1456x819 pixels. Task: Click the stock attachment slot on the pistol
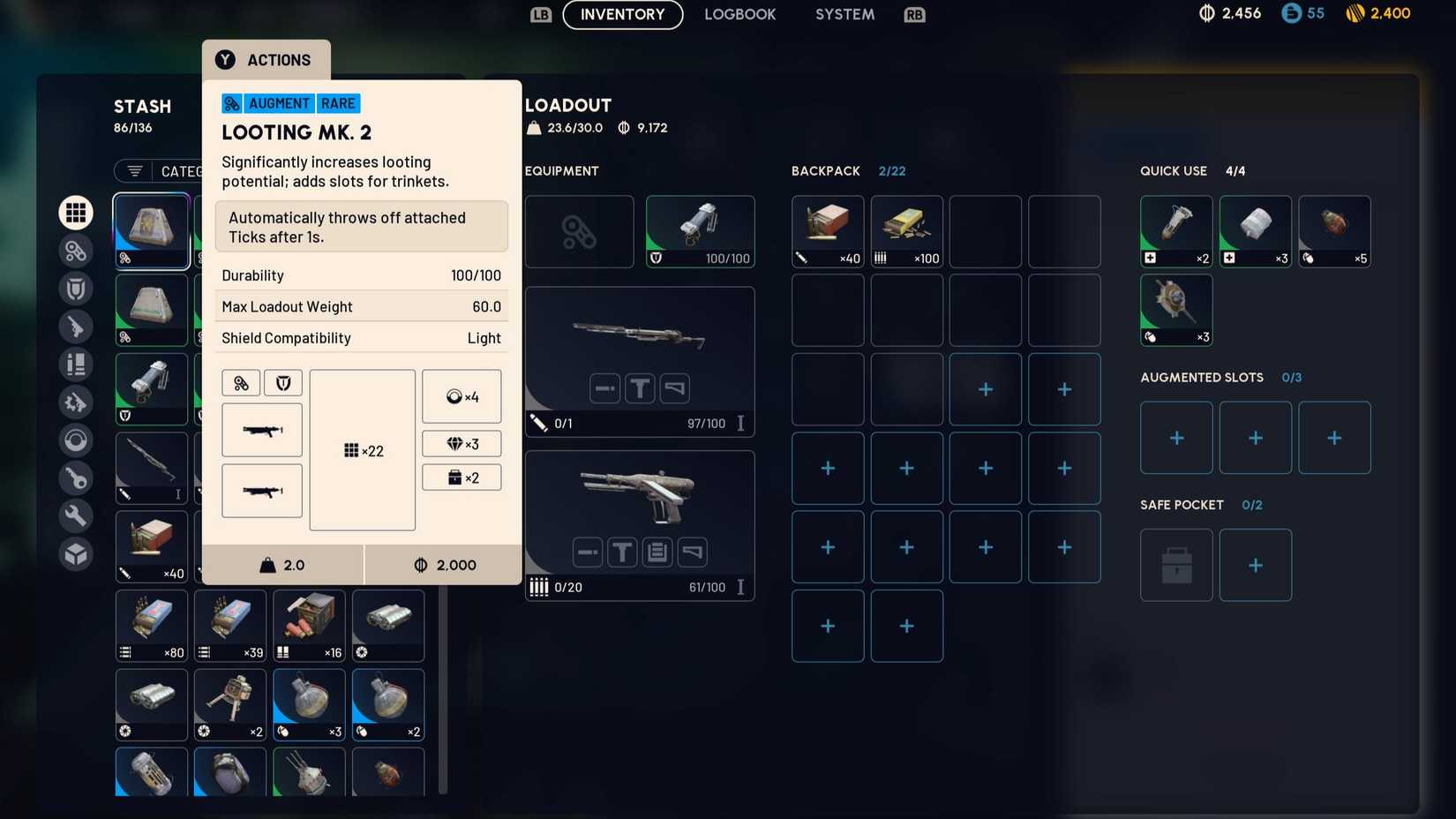pos(694,552)
